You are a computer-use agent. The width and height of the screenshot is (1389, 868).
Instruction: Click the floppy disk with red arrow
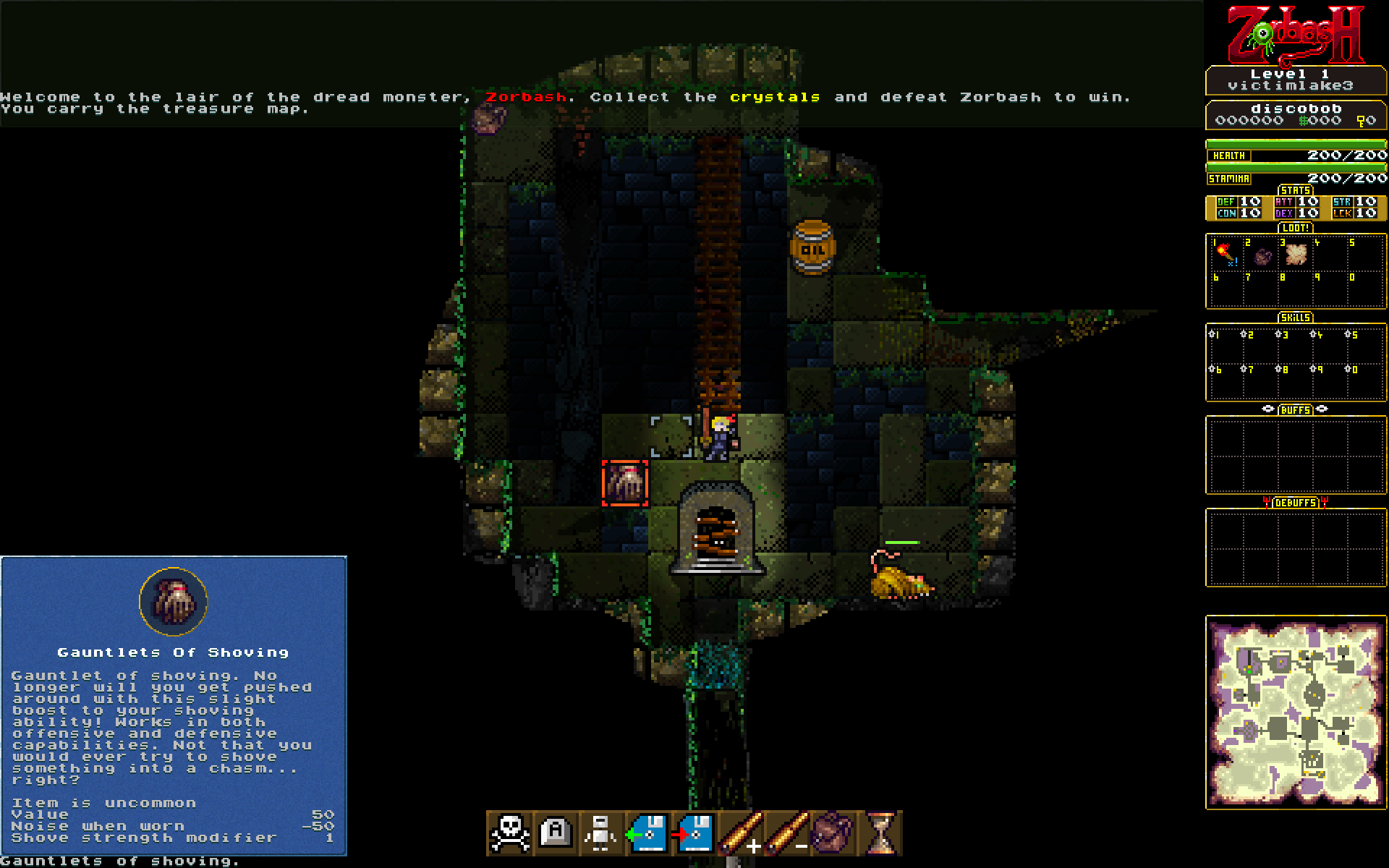pos(693,833)
